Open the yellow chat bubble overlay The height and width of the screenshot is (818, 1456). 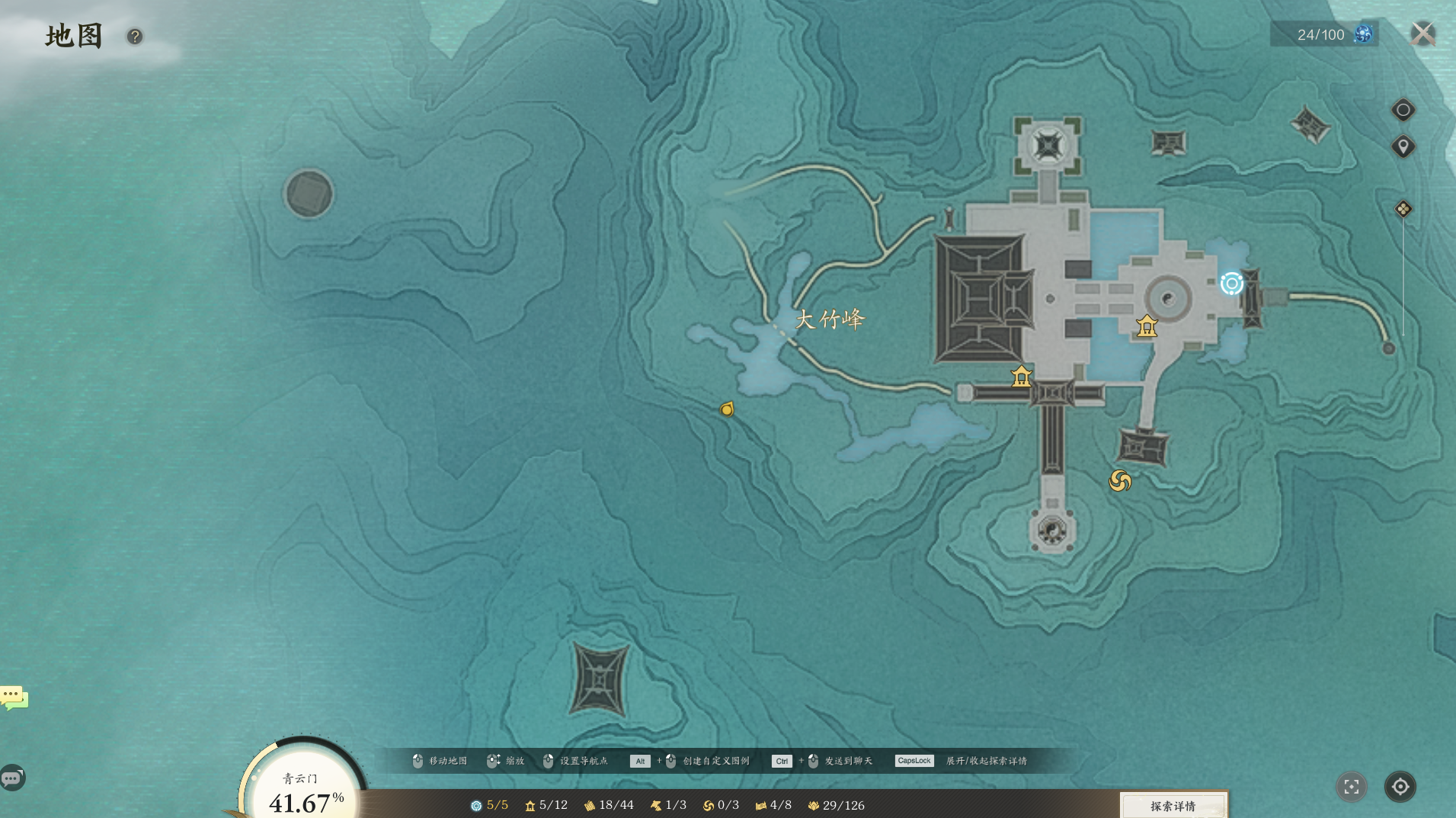[14, 698]
